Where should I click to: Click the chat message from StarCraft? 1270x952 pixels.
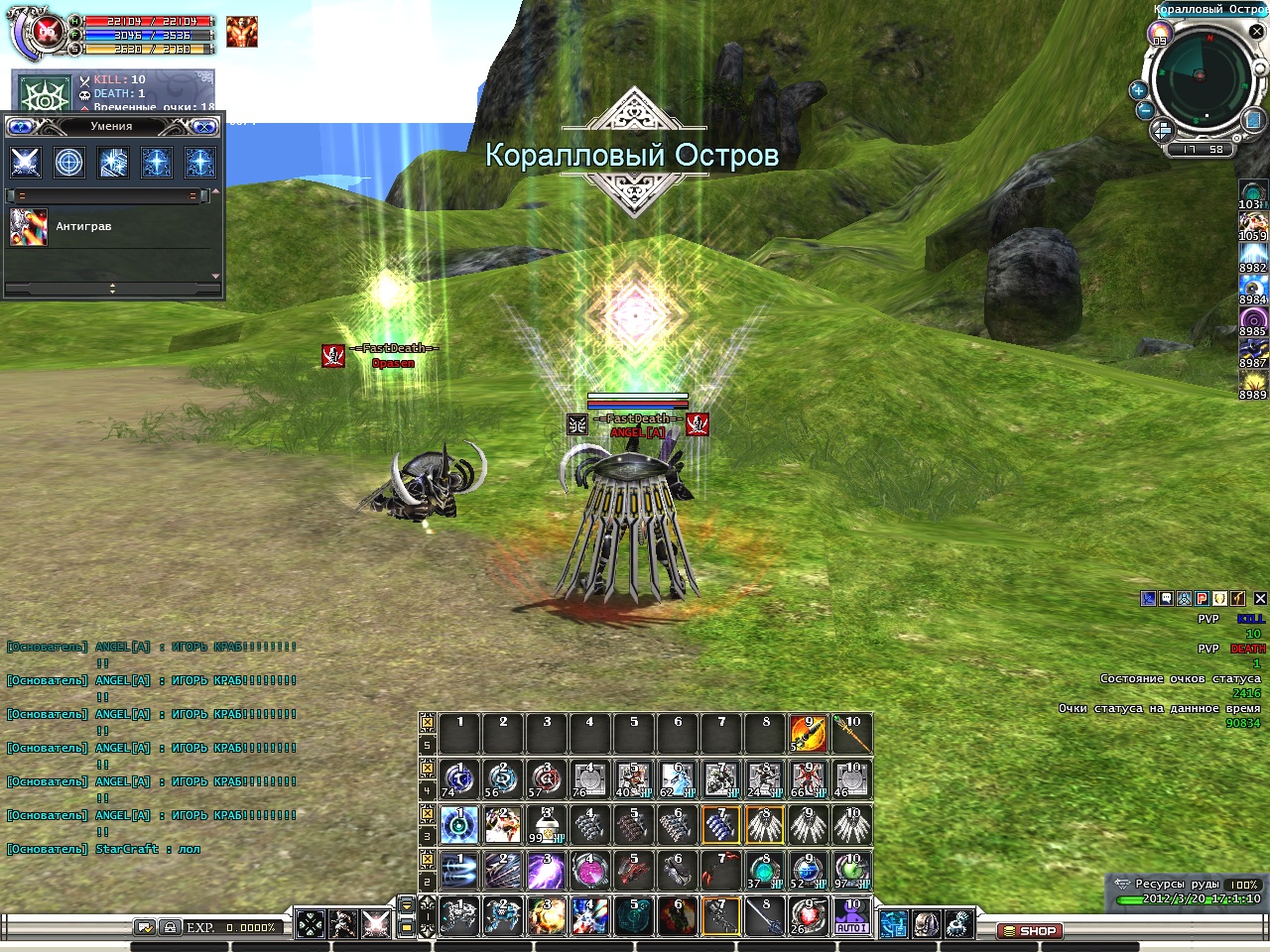(103, 850)
